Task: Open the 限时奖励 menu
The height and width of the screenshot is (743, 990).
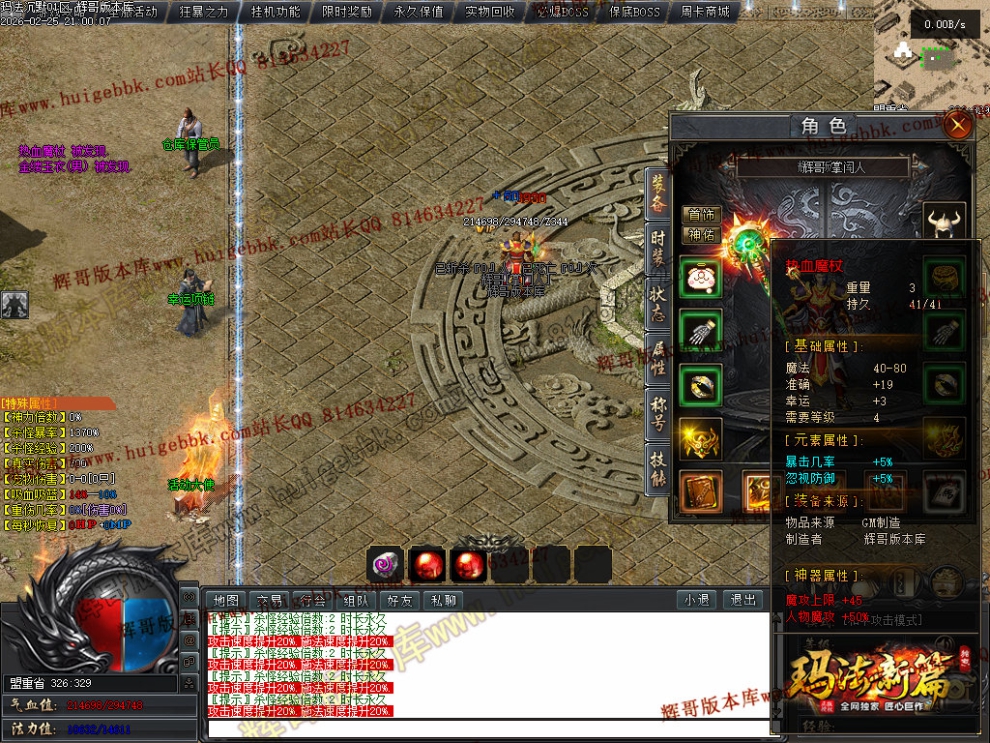Action: click(x=347, y=12)
